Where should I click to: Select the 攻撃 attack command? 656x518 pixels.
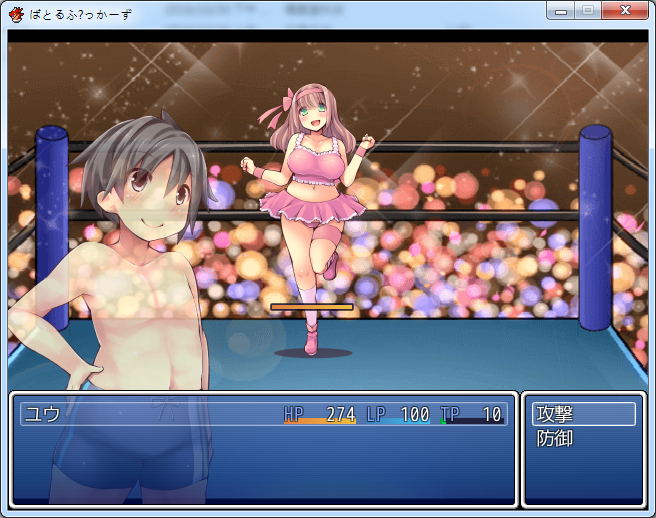[584, 414]
